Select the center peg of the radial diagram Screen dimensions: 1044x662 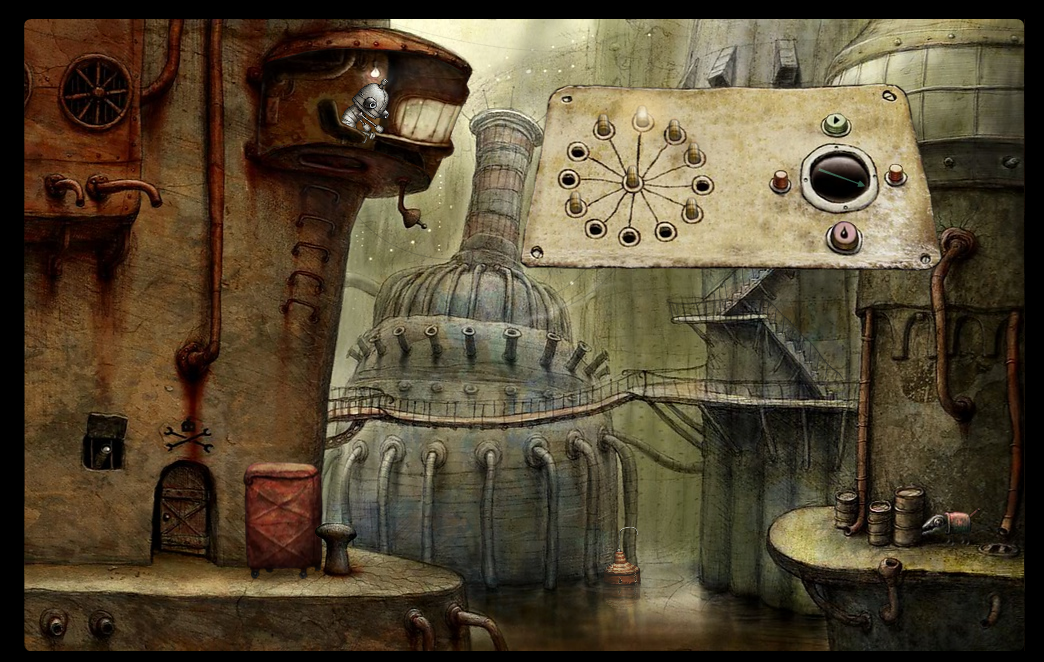tap(632, 178)
